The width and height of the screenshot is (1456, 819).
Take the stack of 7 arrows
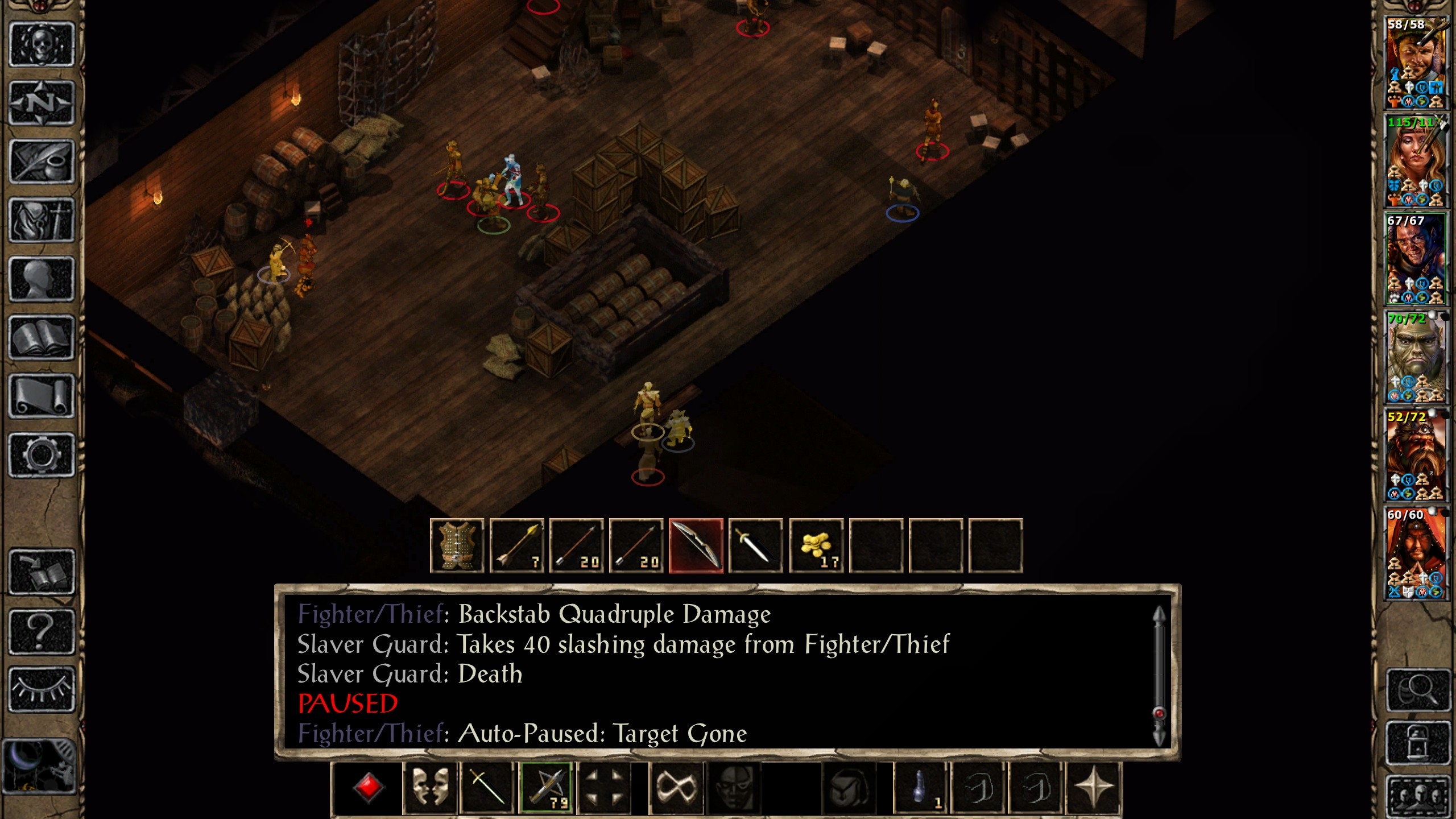coord(517,545)
